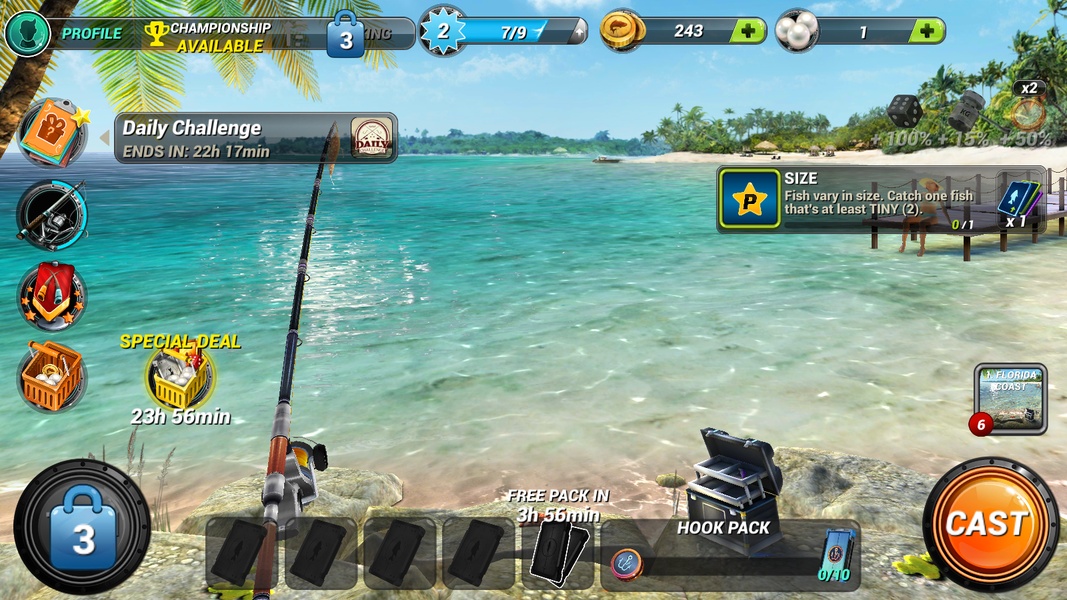
Task: Open the orange shop basket
Action: (x=52, y=377)
